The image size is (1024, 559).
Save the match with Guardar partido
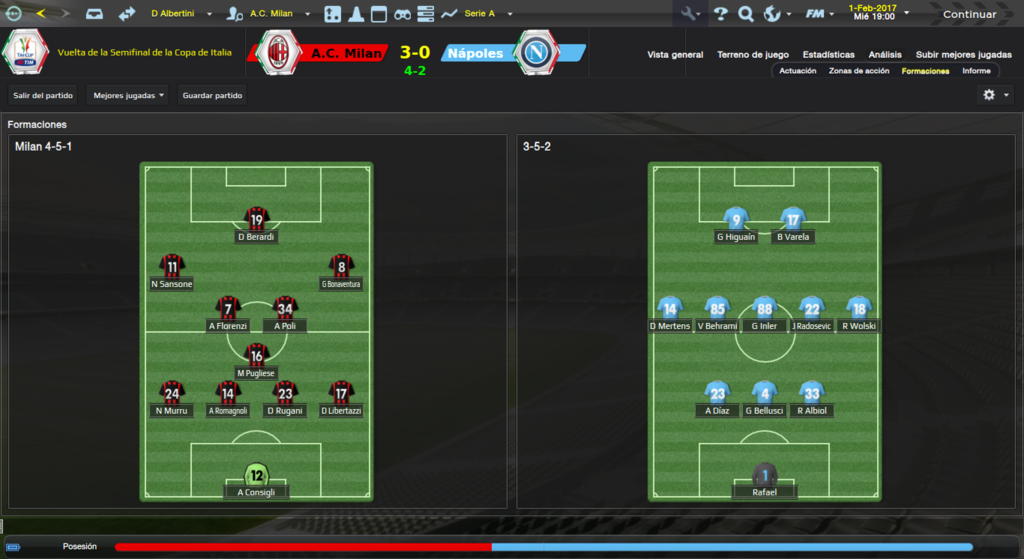click(x=212, y=96)
